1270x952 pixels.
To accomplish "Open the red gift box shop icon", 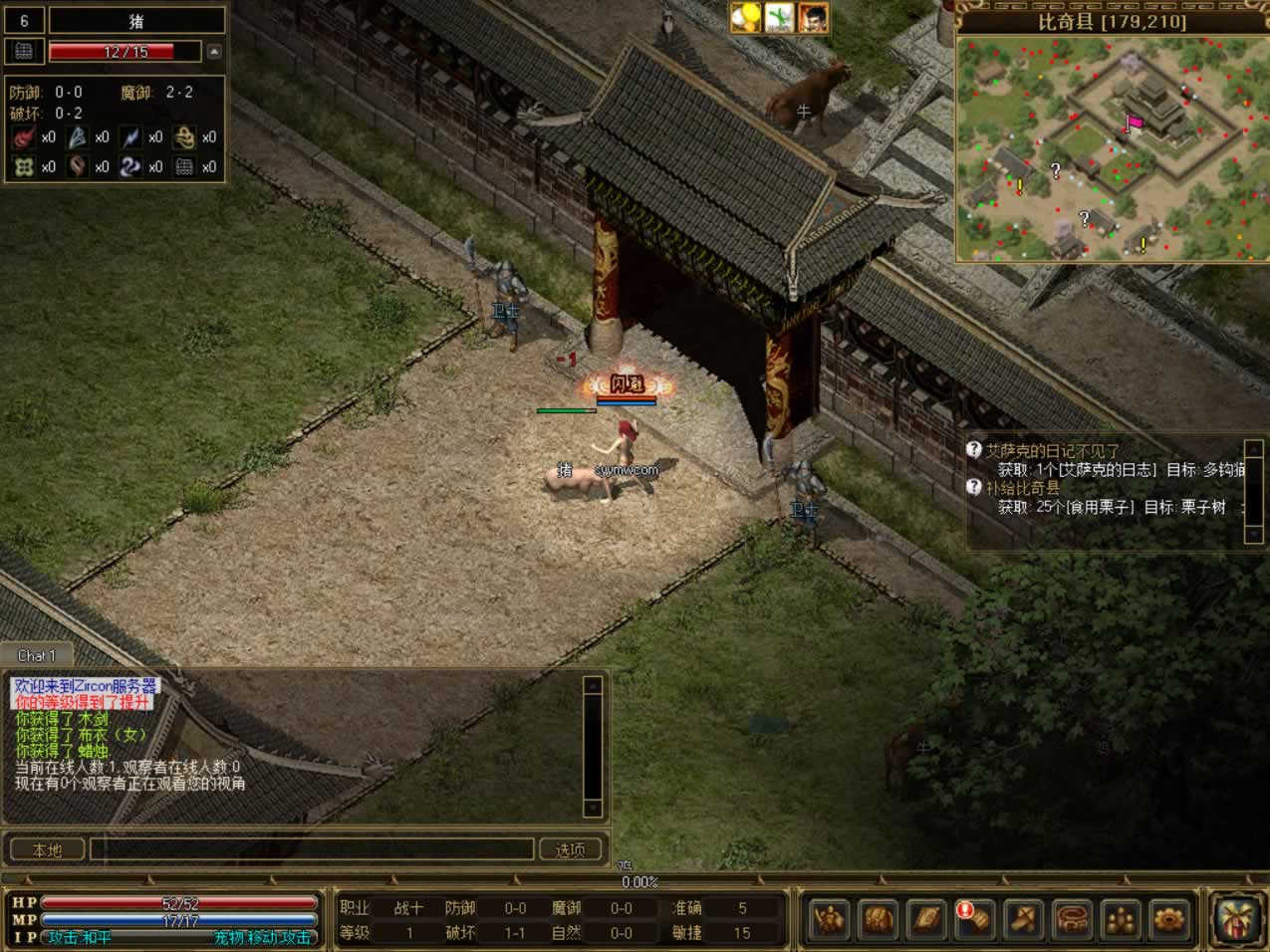I will pyautogui.click(x=1236, y=917).
